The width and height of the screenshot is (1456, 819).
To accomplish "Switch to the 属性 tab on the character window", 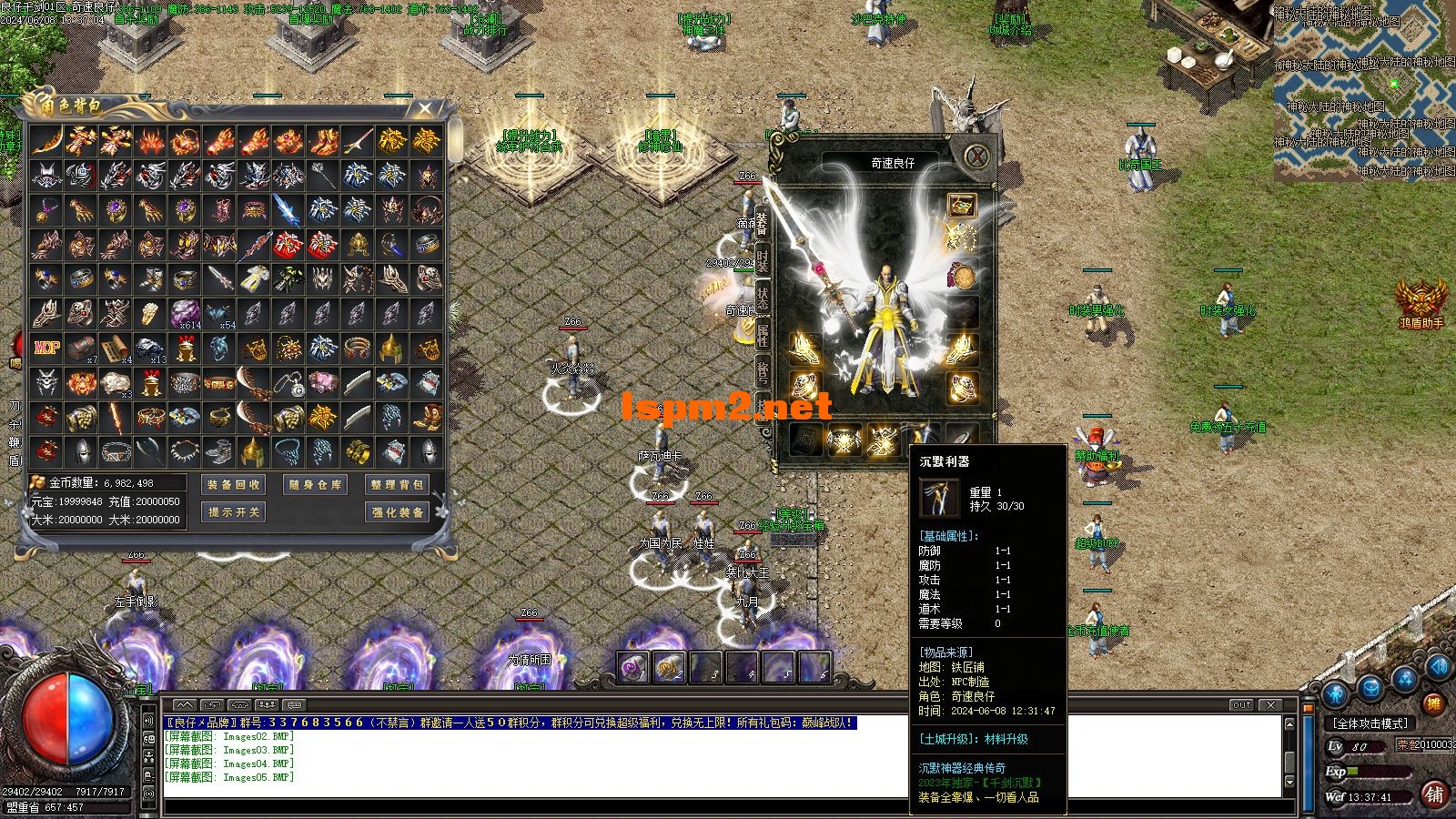I will click(x=763, y=332).
